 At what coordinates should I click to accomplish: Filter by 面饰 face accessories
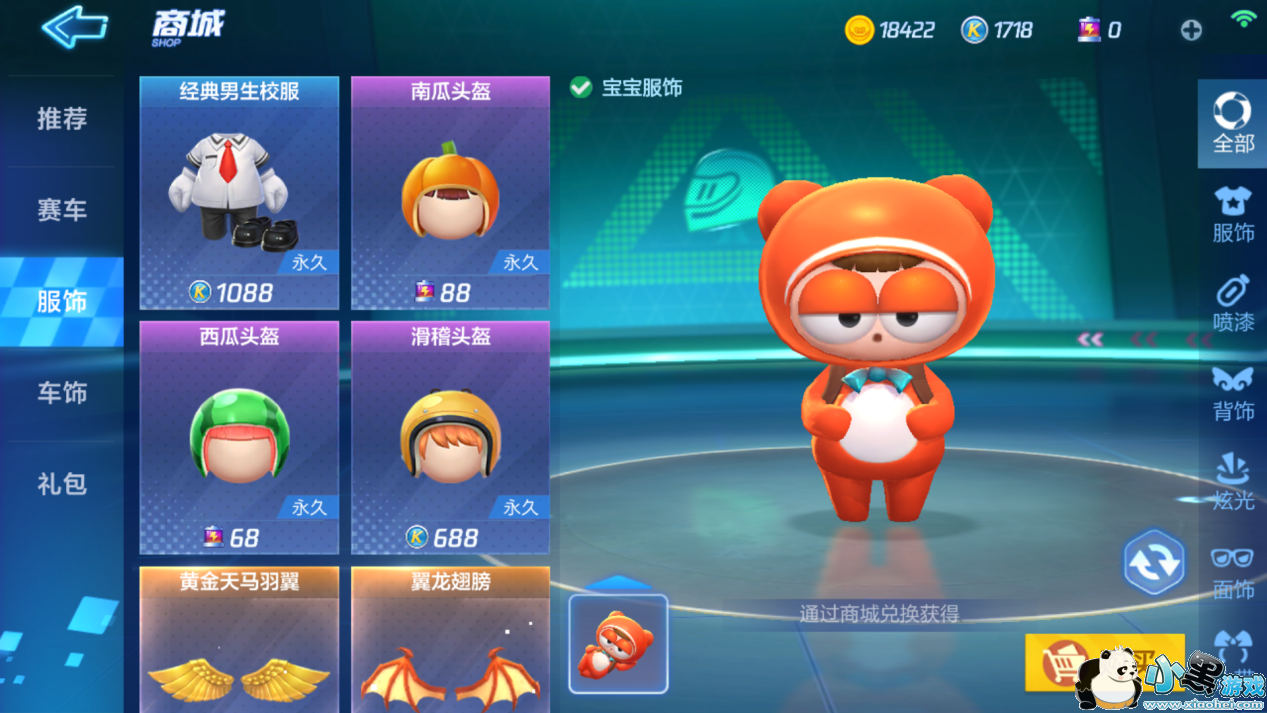(x=1232, y=572)
